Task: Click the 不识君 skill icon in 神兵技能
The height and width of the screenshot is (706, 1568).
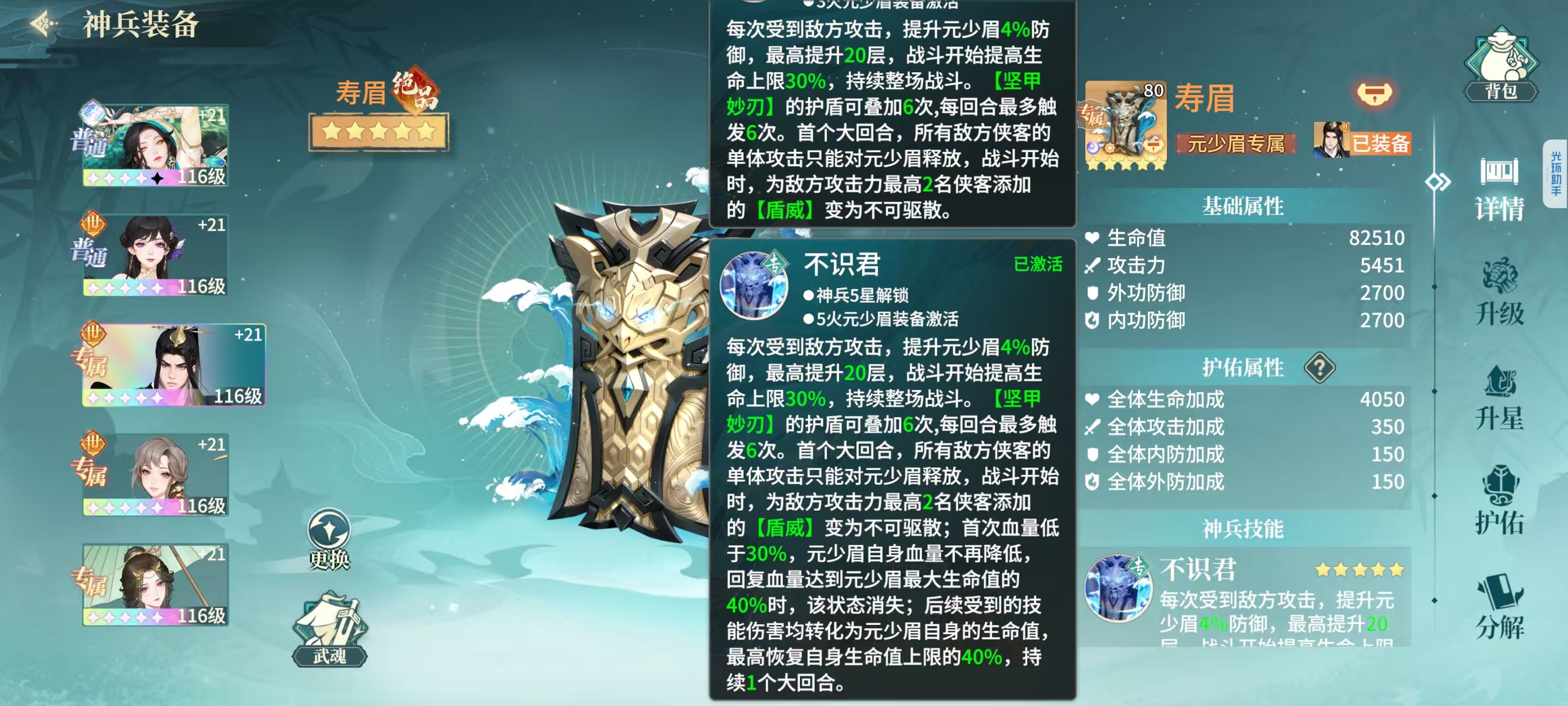Action: 1118,588
